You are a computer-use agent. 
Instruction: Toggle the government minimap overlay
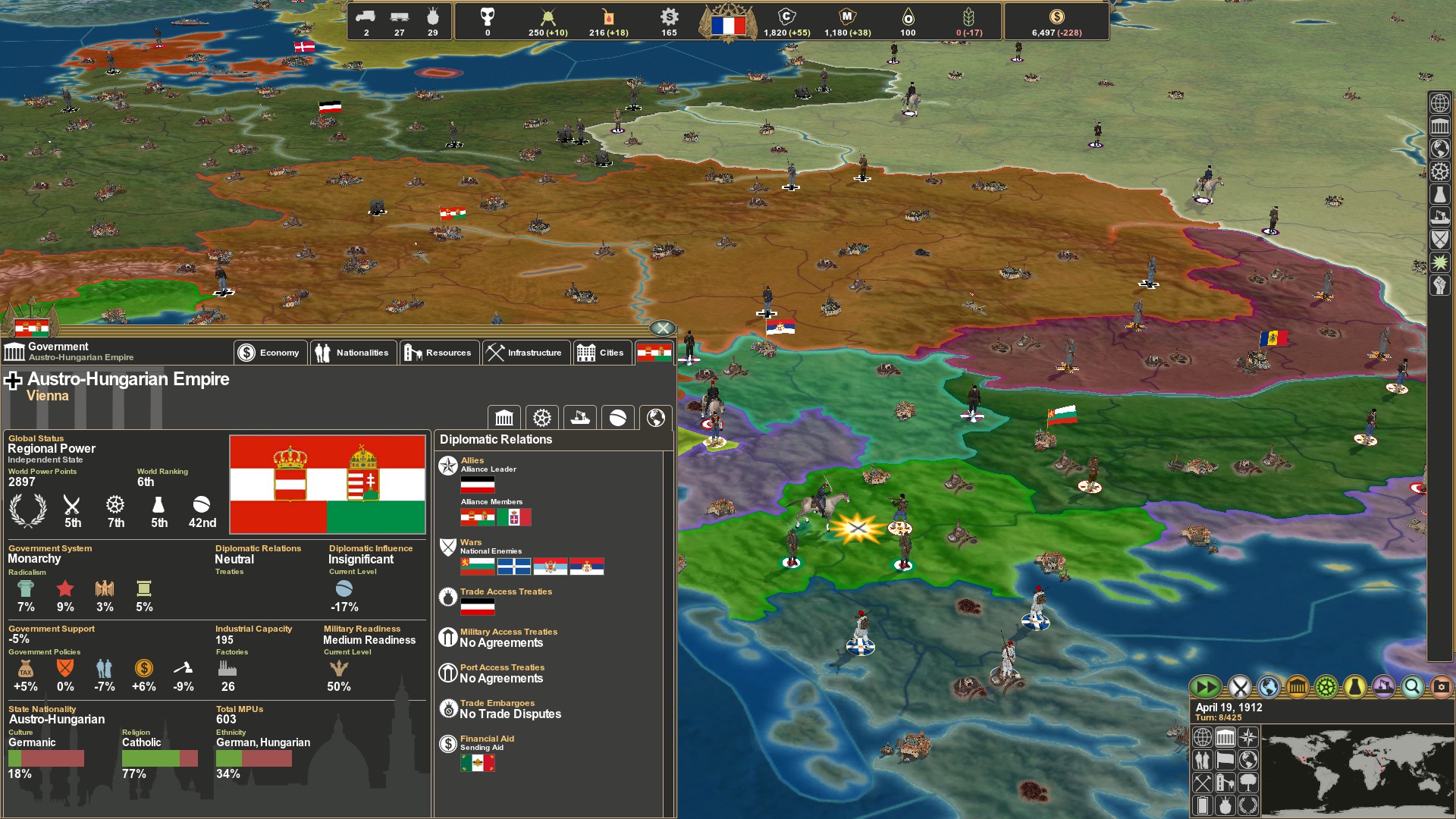[x=1225, y=737]
